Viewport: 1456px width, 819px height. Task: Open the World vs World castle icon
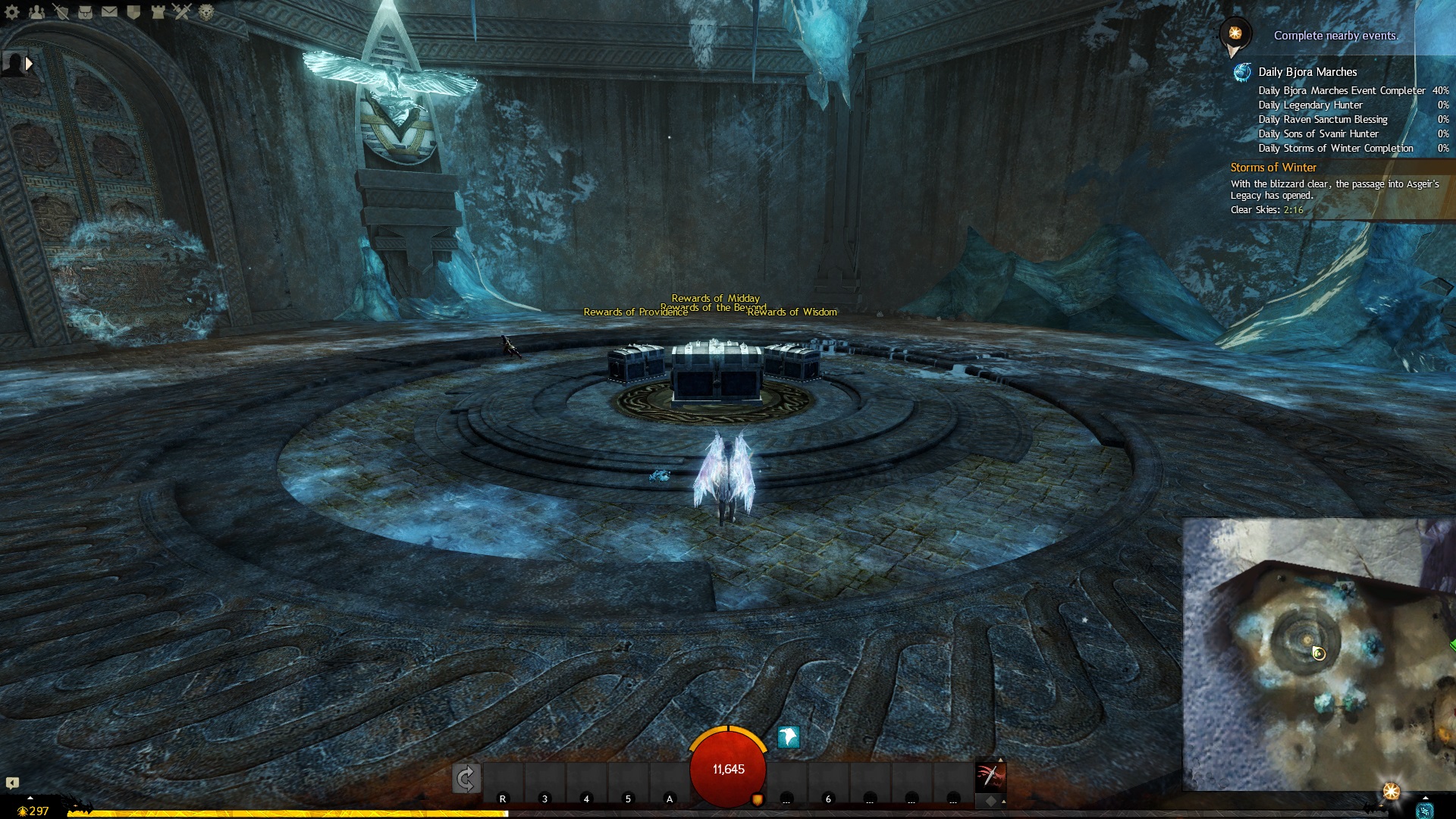pos(158,11)
